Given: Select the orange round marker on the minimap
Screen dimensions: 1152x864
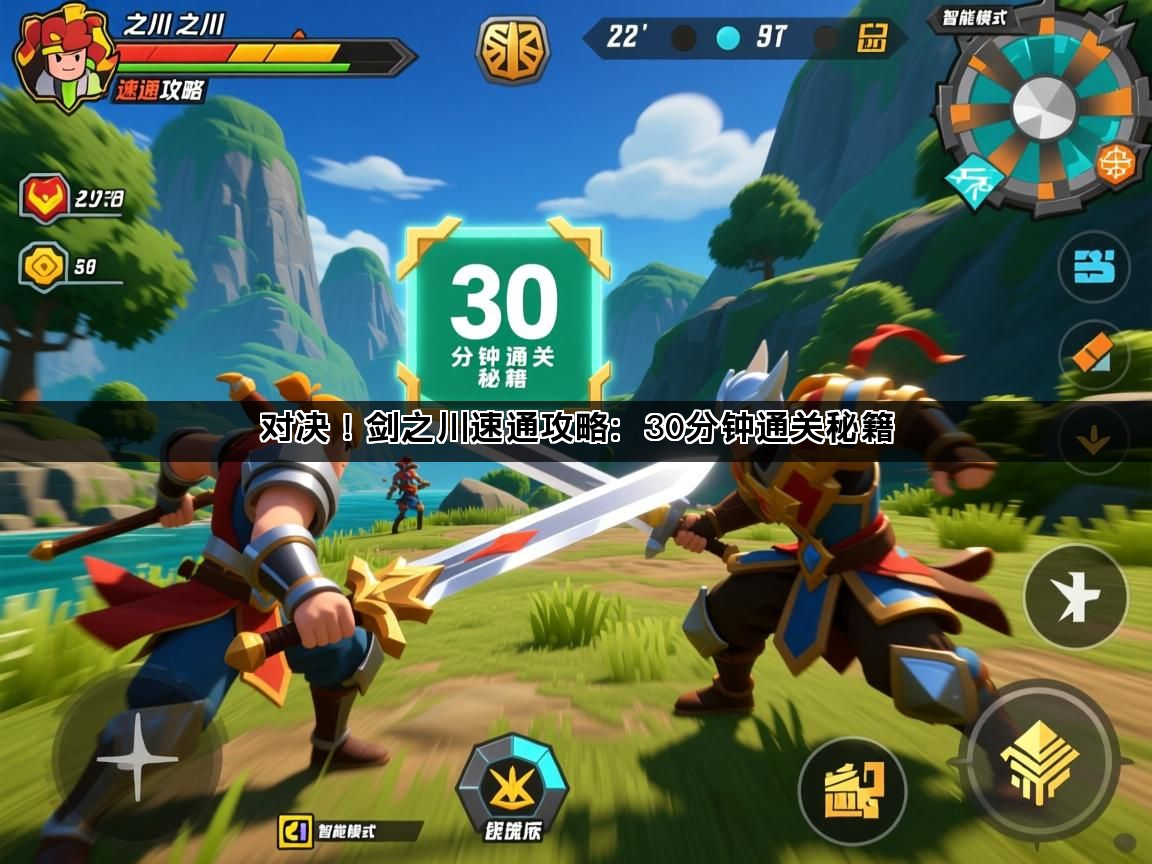Looking at the screenshot, I should point(1116,163).
